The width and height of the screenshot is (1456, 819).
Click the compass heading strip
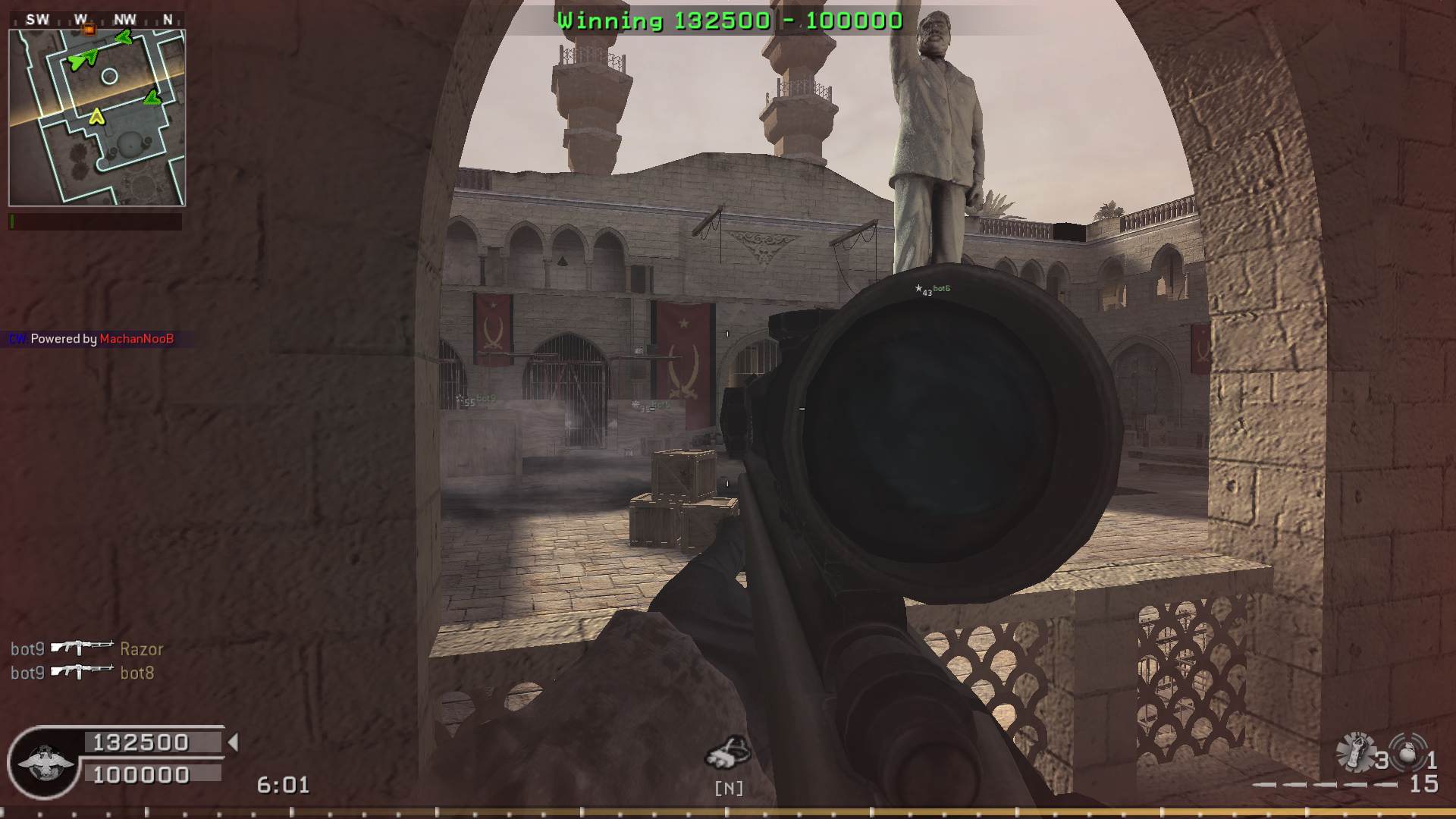pos(102,20)
